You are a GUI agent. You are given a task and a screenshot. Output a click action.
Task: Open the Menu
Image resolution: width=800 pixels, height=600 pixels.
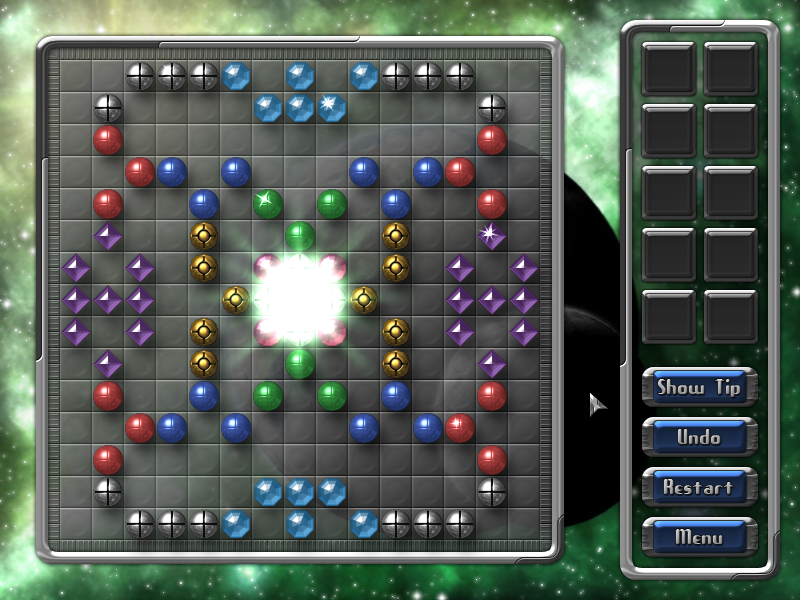pos(699,537)
